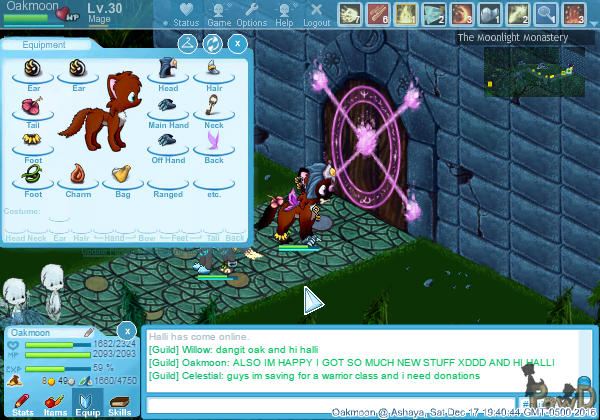This screenshot has height=420, width=600.
Task: Close the Equipment window
Action: click(237, 44)
